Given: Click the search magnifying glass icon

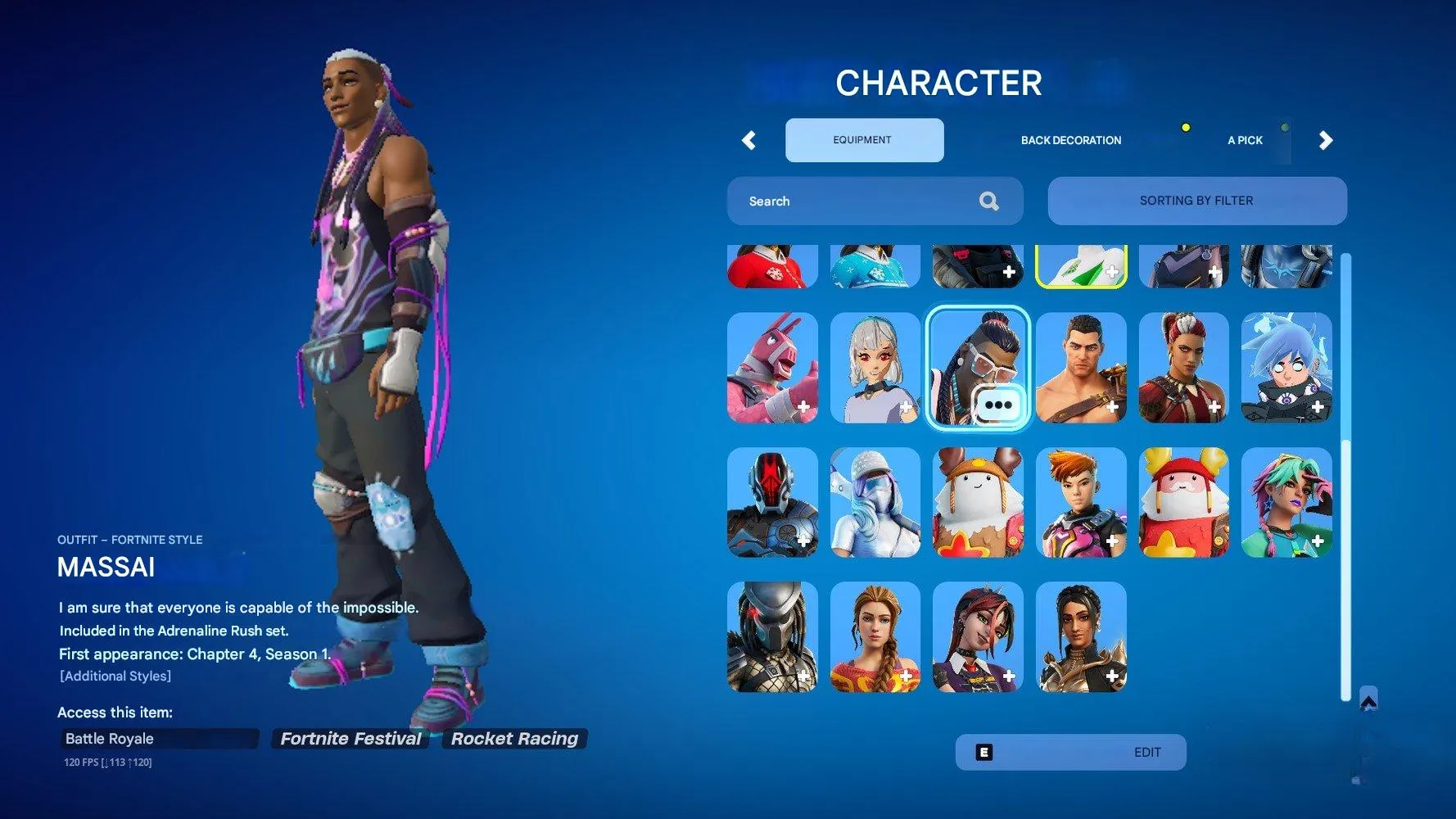Looking at the screenshot, I should (989, 201).
